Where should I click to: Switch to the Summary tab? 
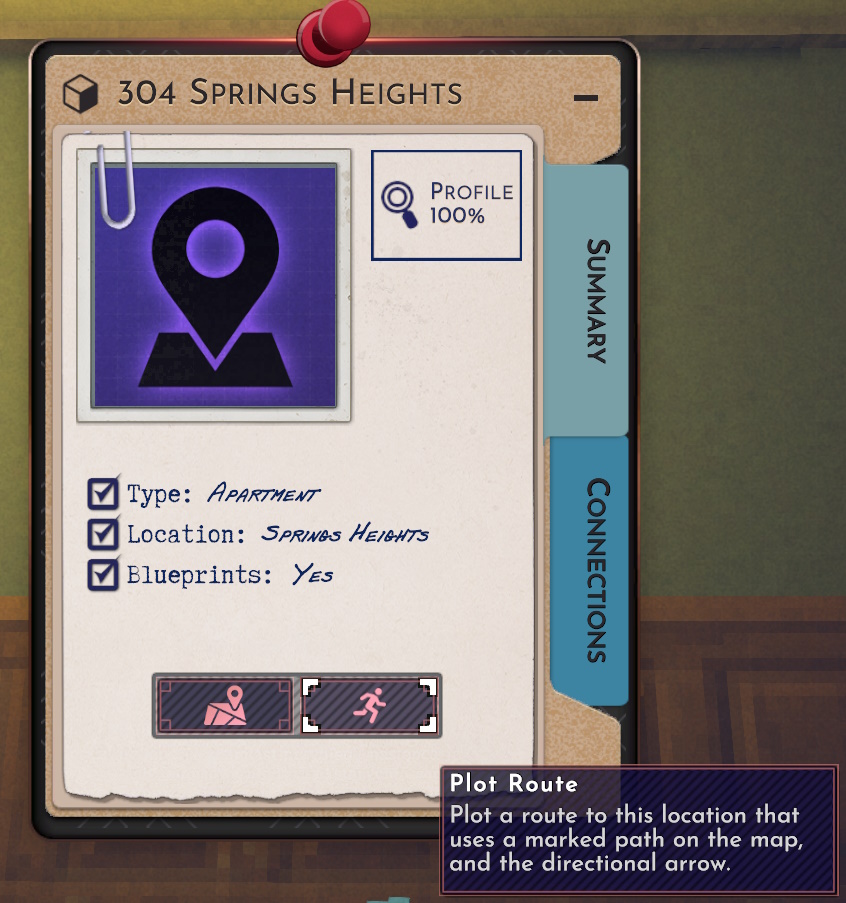[596, 299]
